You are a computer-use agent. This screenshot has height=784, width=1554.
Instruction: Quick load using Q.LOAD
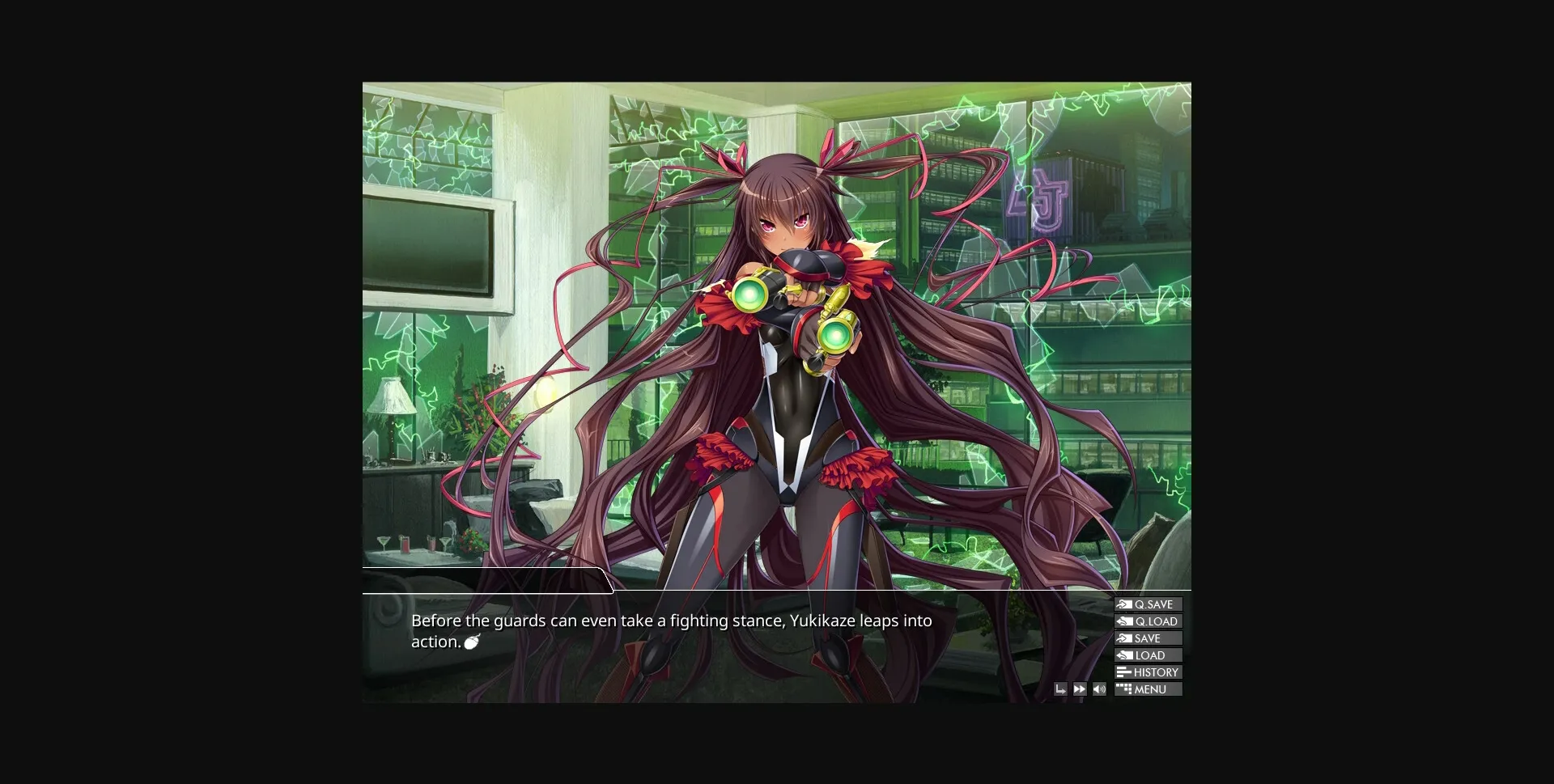(1152, 621)
